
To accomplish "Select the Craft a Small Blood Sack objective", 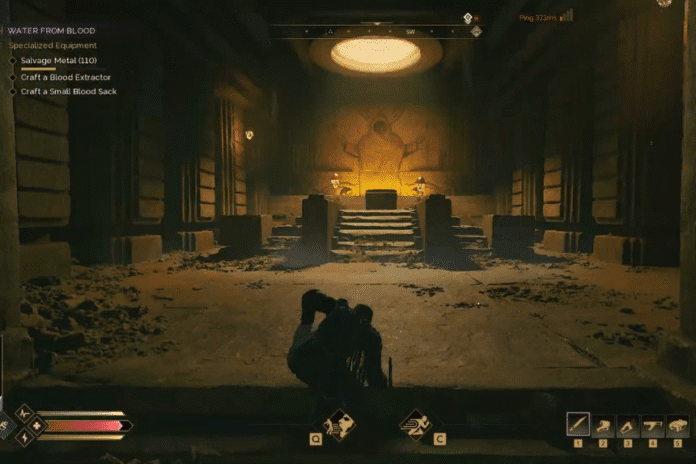I will (x=68, y=91).
